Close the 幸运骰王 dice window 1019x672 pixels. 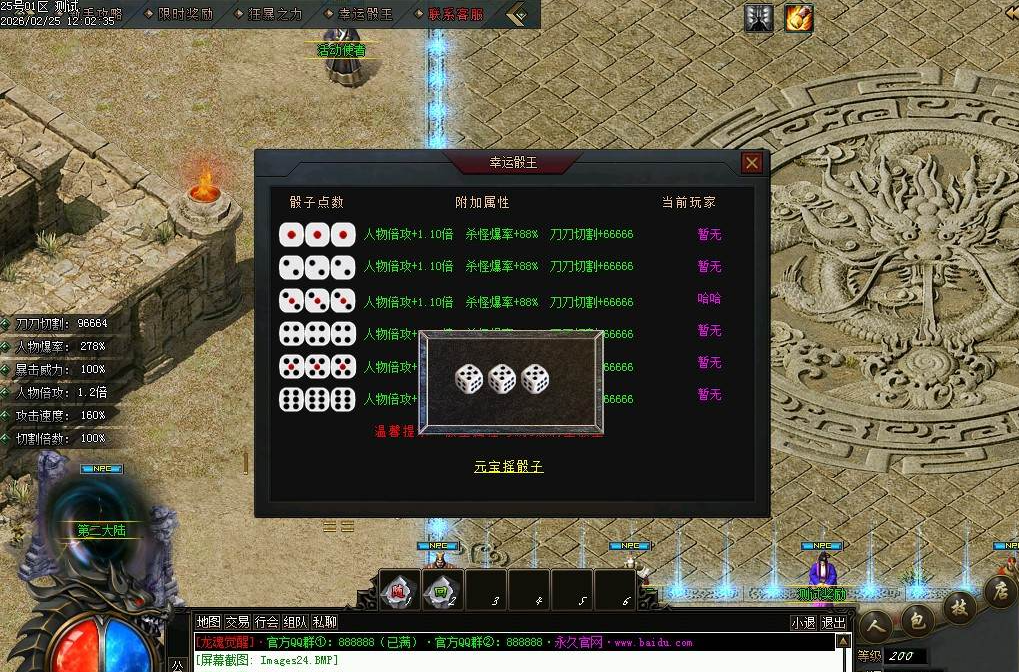pyautogui.click(x=752, y=163)
